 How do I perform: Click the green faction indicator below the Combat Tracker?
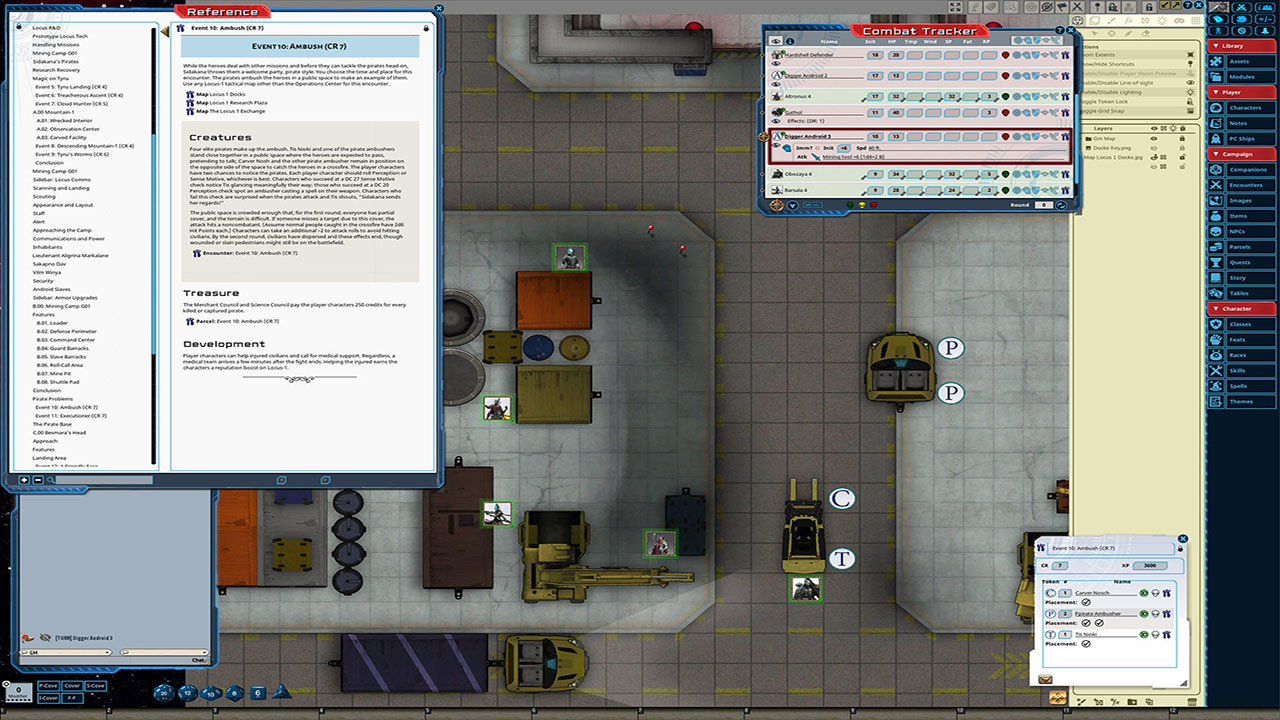(850, 205)
